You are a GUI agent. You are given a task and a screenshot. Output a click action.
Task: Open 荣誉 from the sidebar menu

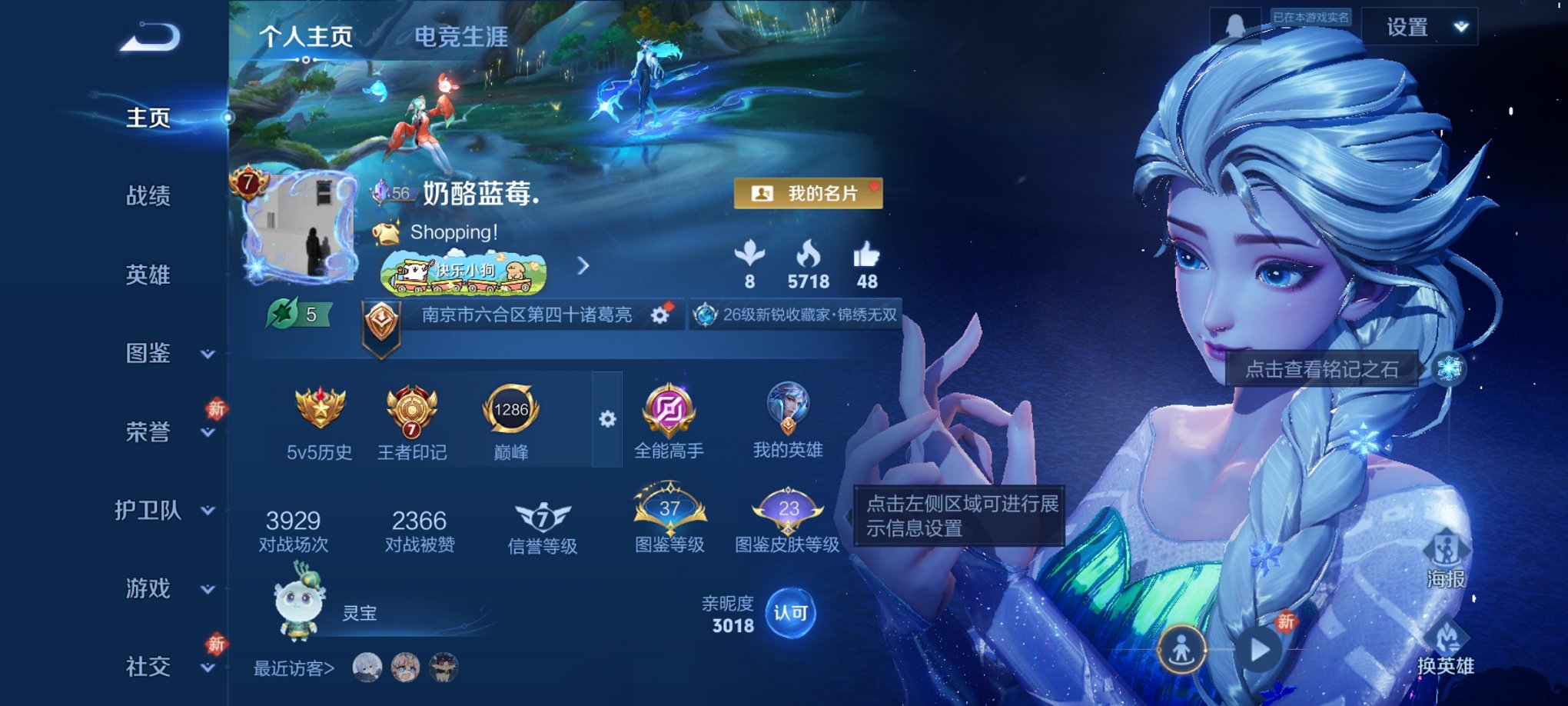(x=148, y=432)
